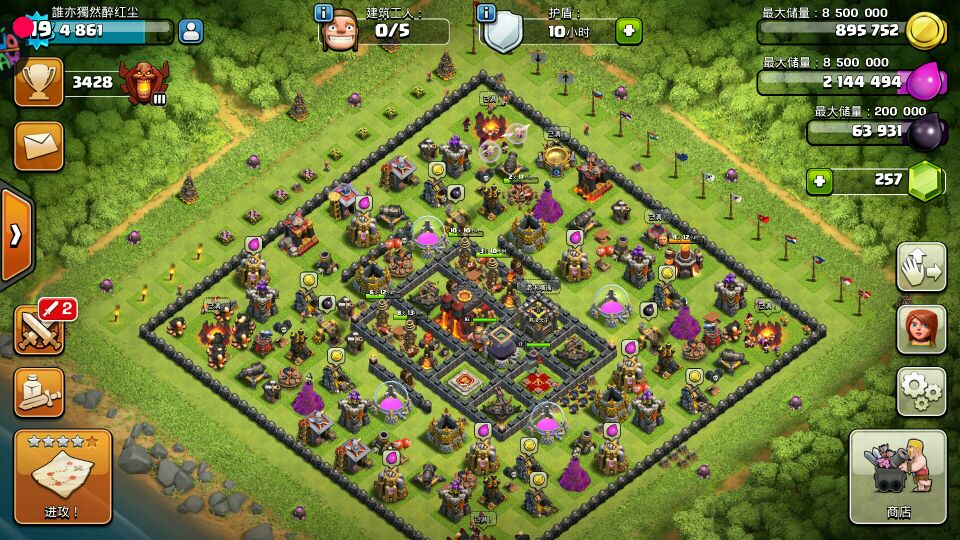Show shield info via its info icon
Screen dimensions: 960x540
point(487,13)
